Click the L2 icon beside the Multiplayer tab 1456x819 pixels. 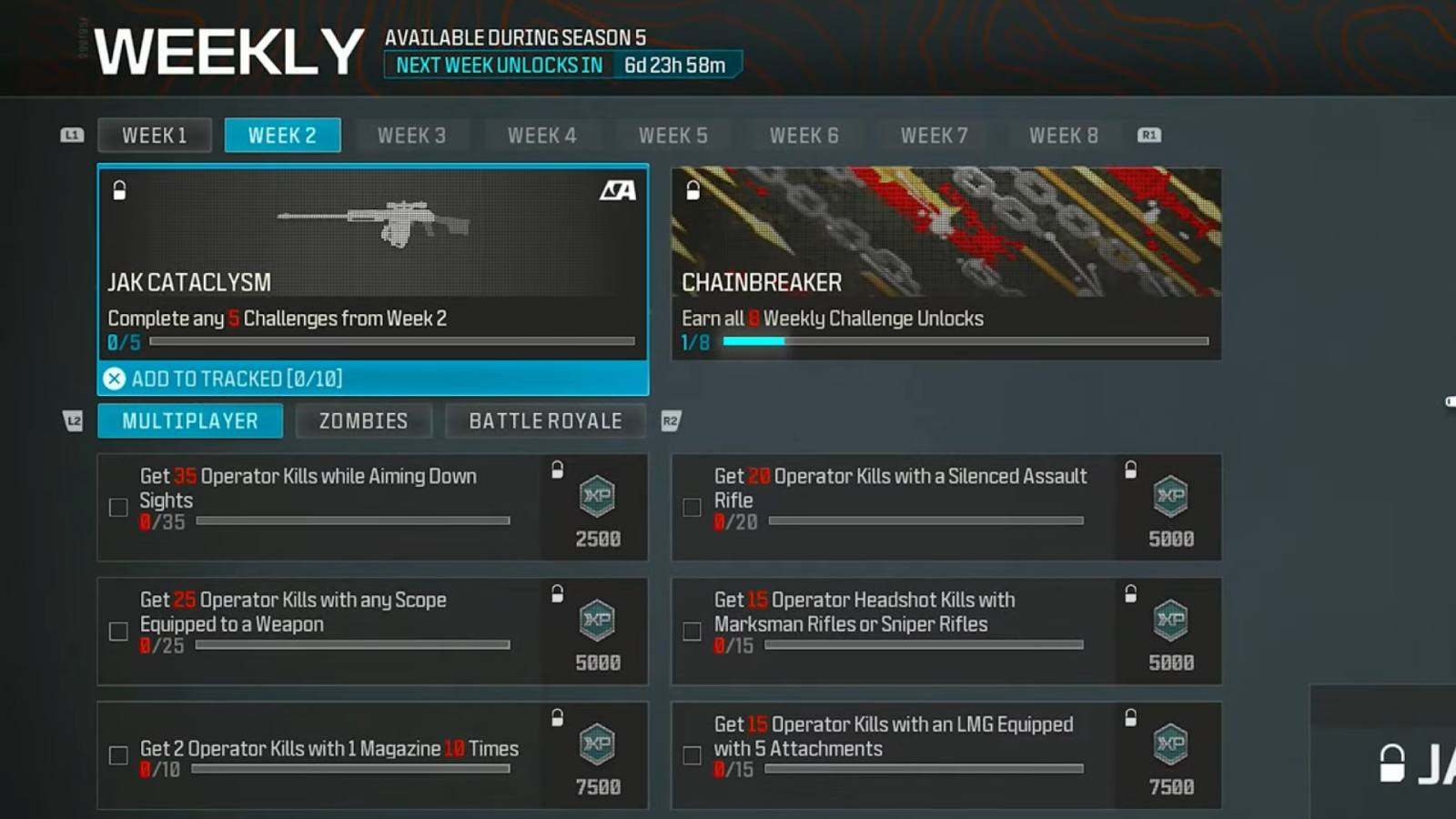coord(73,420)
